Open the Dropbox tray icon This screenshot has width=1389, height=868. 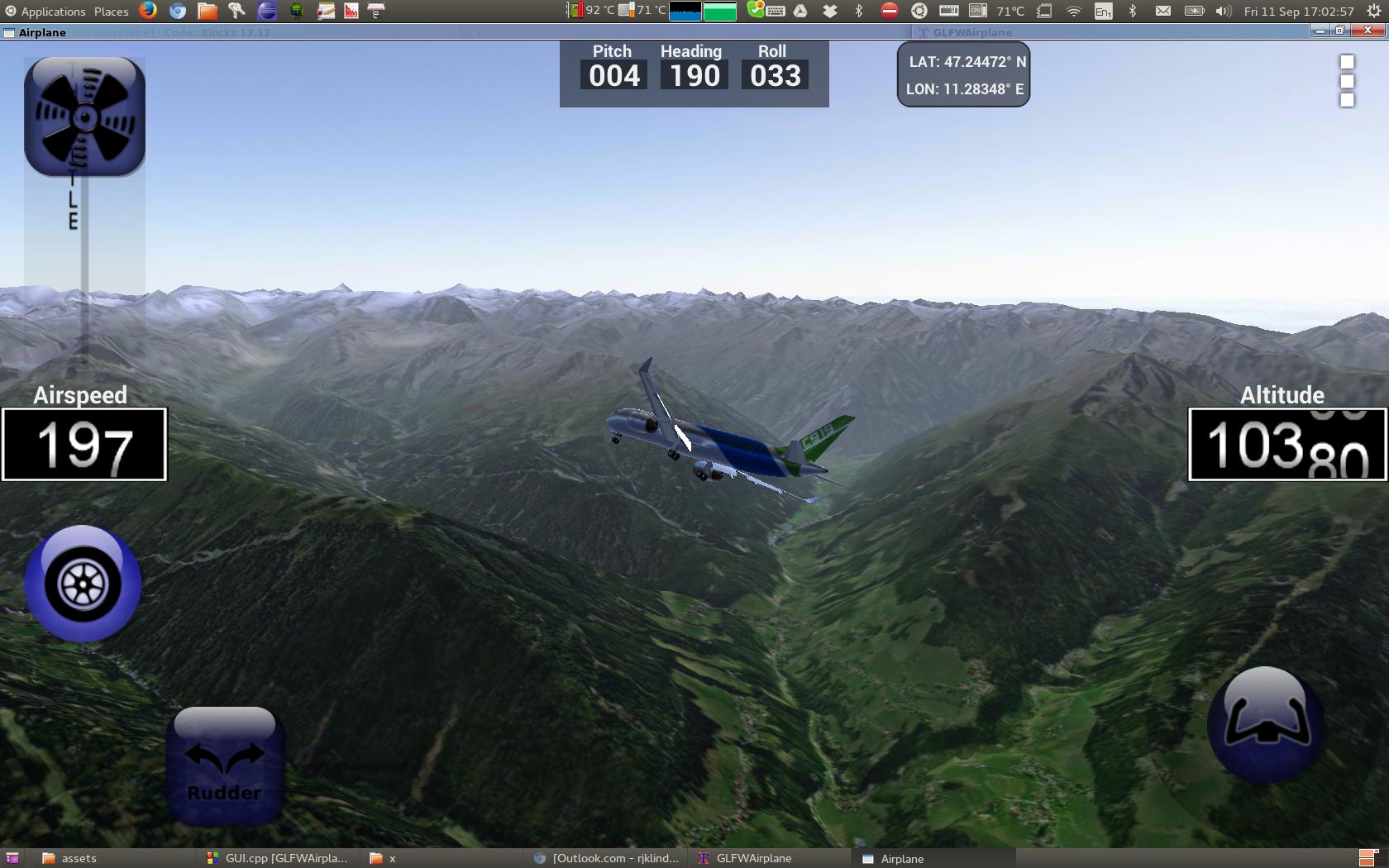point(828,11)
